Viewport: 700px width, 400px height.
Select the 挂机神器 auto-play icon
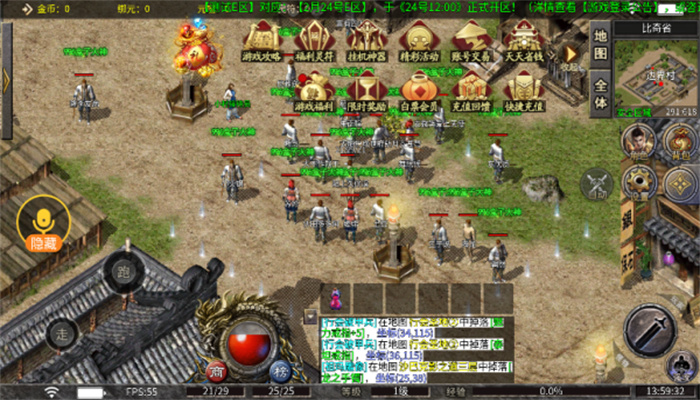click(366, 39)
